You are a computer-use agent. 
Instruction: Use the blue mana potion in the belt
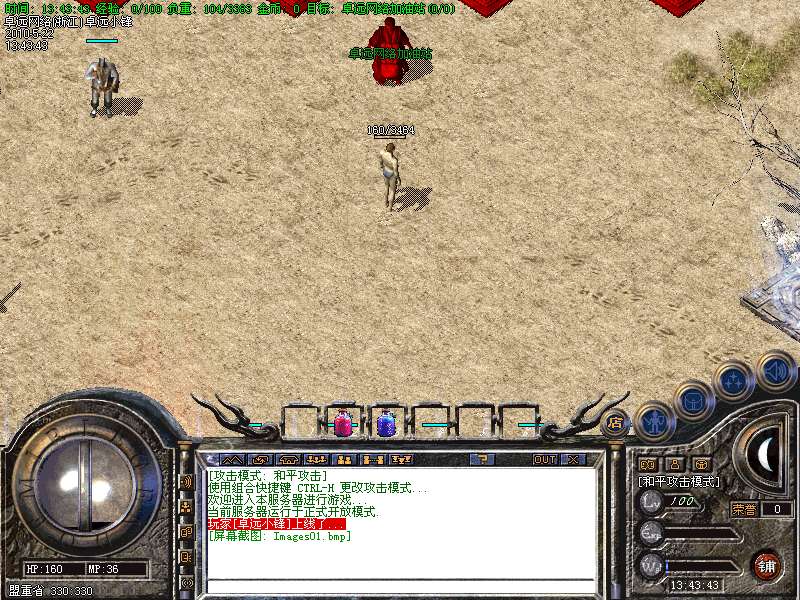385,423
